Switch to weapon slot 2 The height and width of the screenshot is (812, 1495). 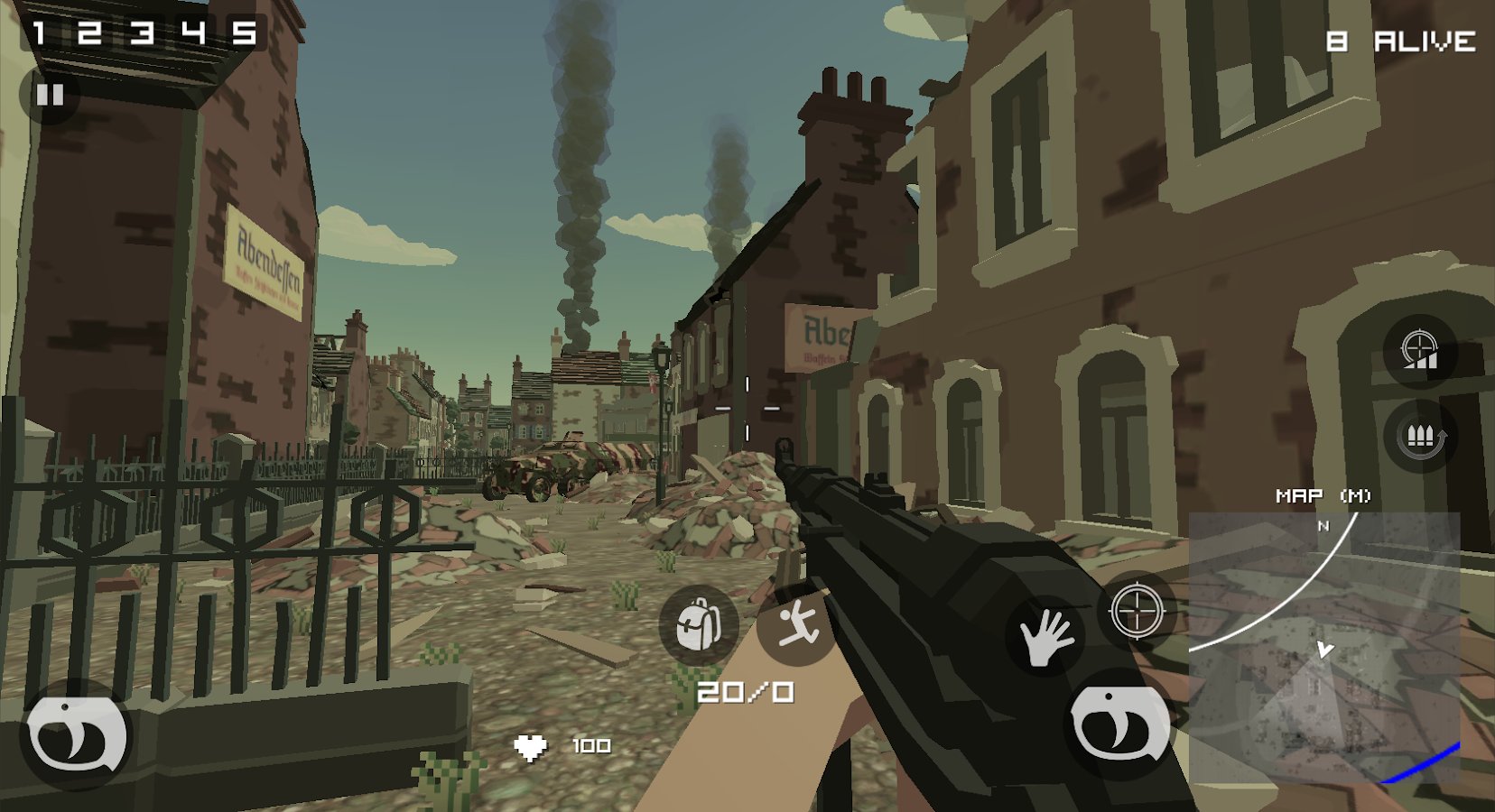pos(88,33)
